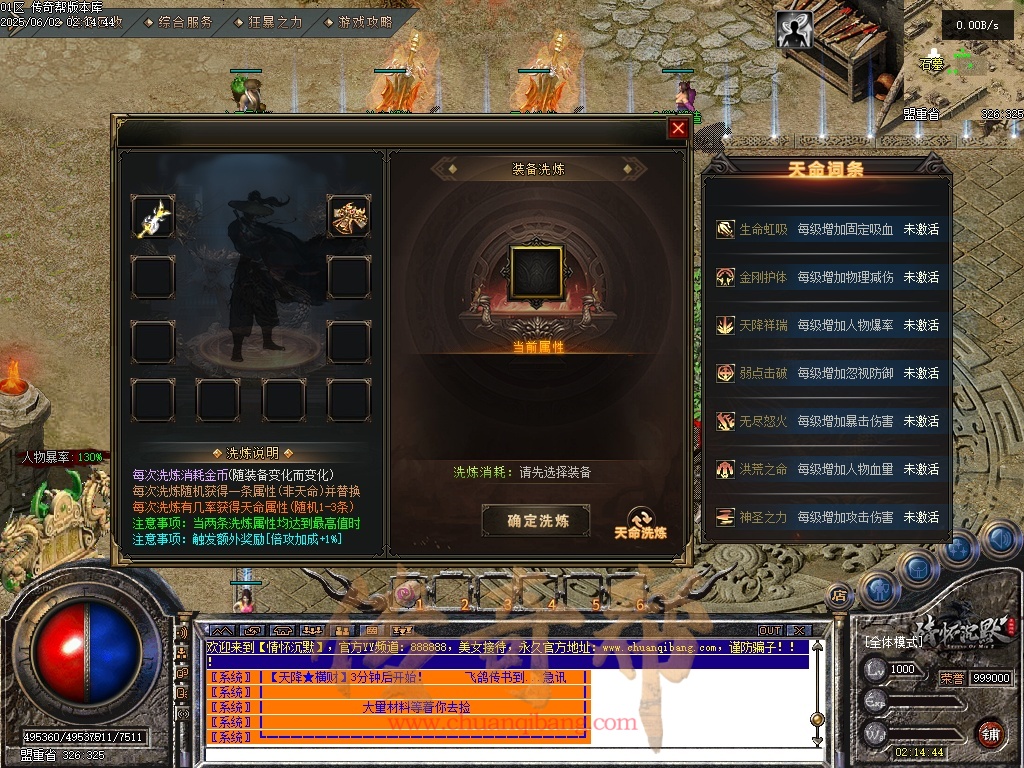Open the 店 shop button
The height and width of the screenshot is (768, 1024).
pos(839,596)
